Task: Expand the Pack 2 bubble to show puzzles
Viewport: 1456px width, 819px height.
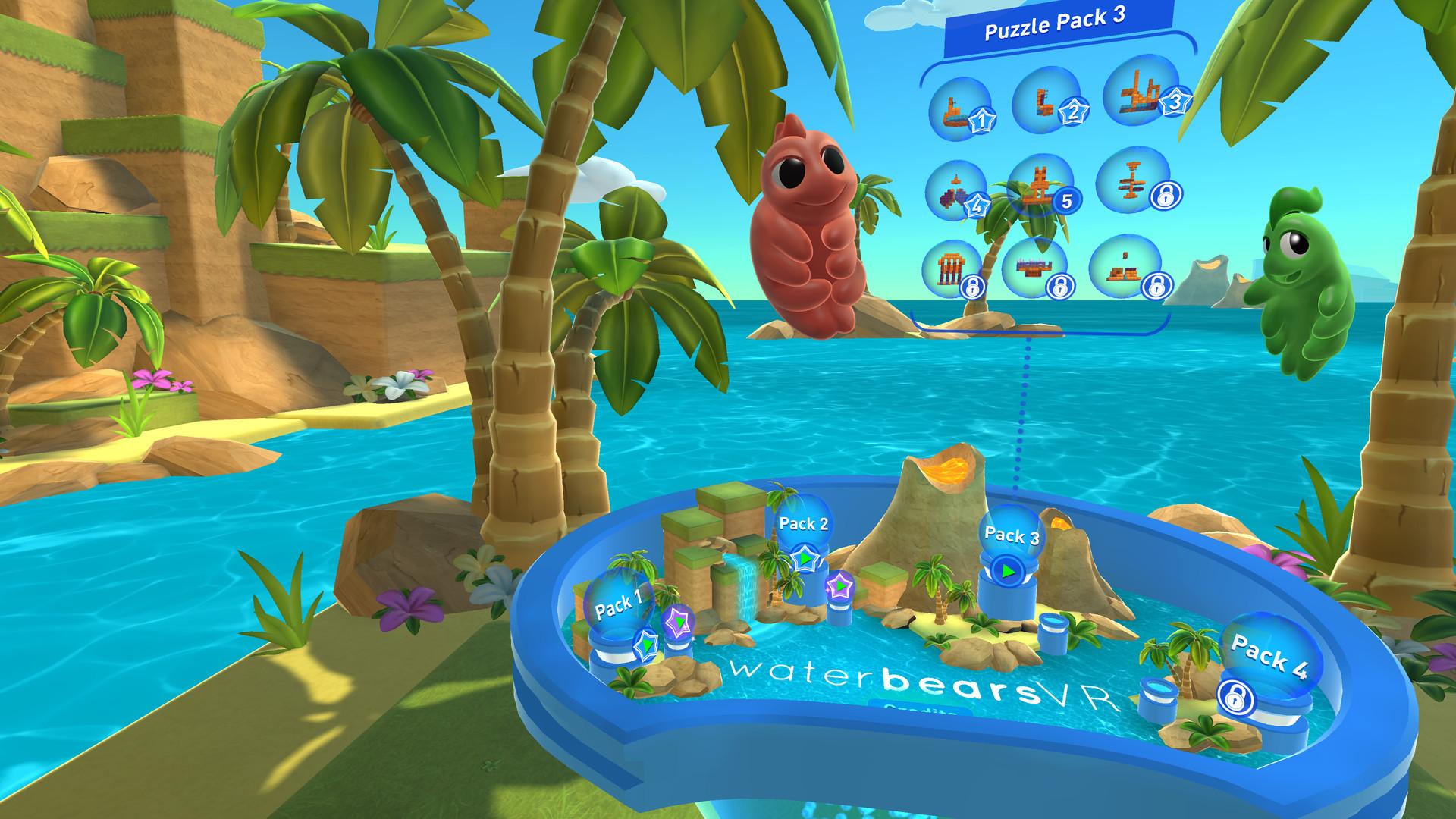Action: pos(804,526)
